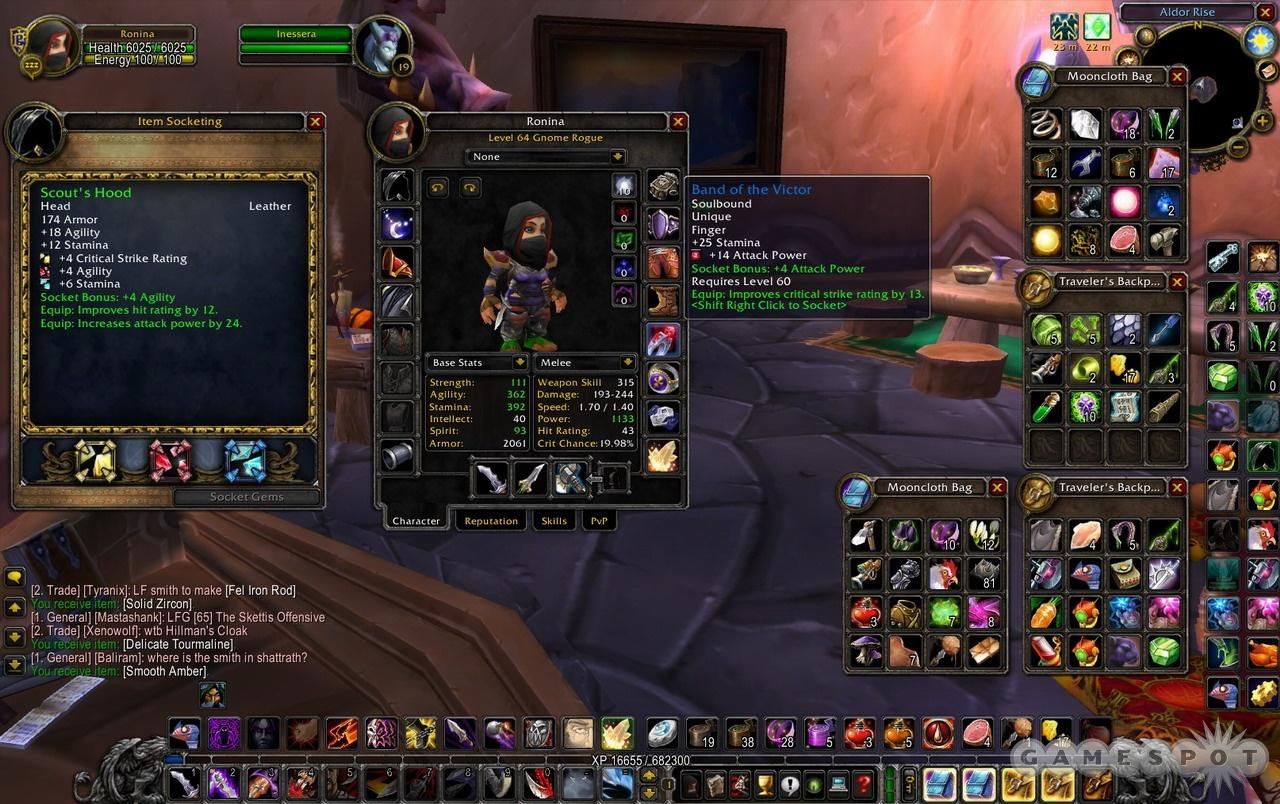Close the Item Socketing window
1280x804 pixels.
316,121
